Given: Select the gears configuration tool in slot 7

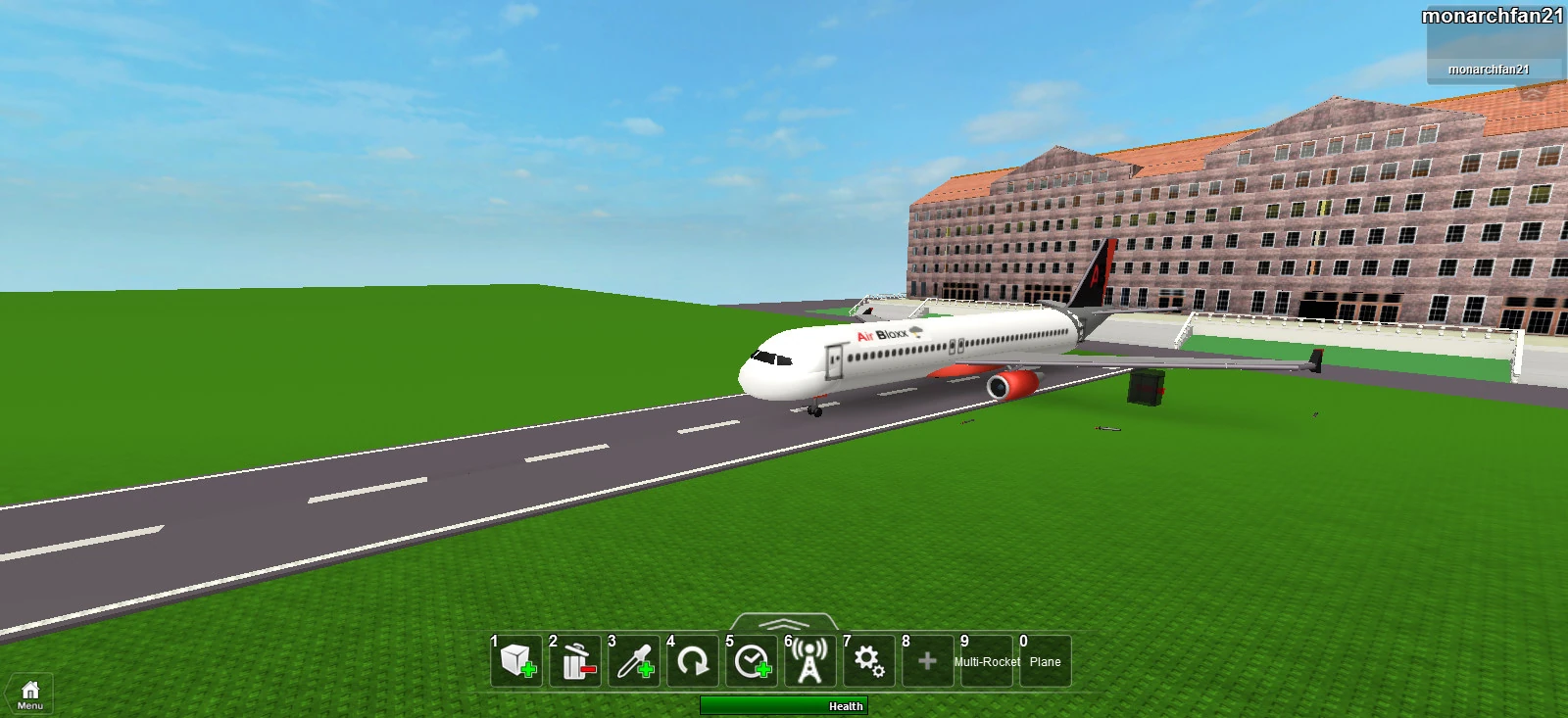Looking at the screenshot, I should click(869, 660).
